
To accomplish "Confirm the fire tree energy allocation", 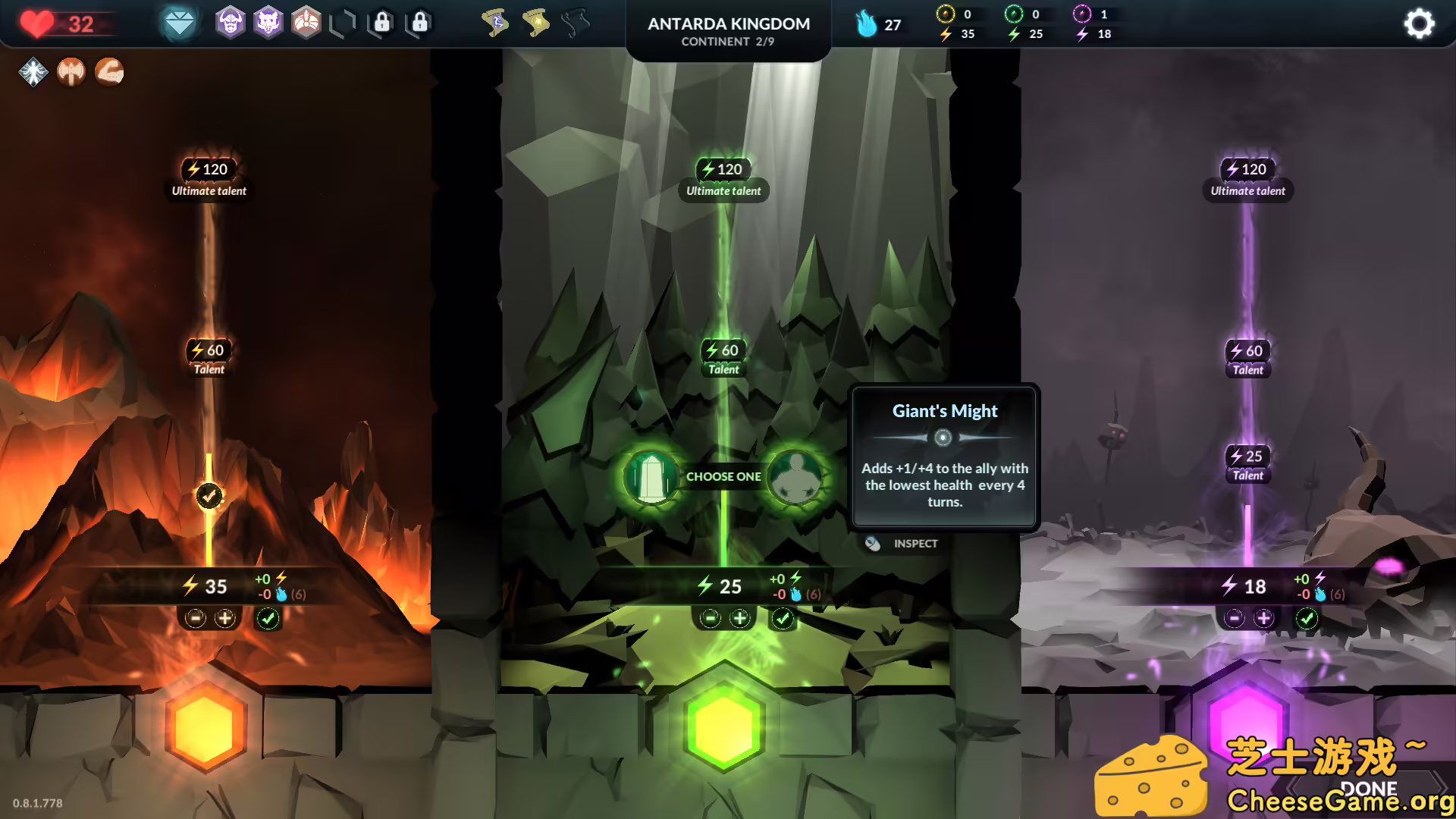I will [268, 619].
